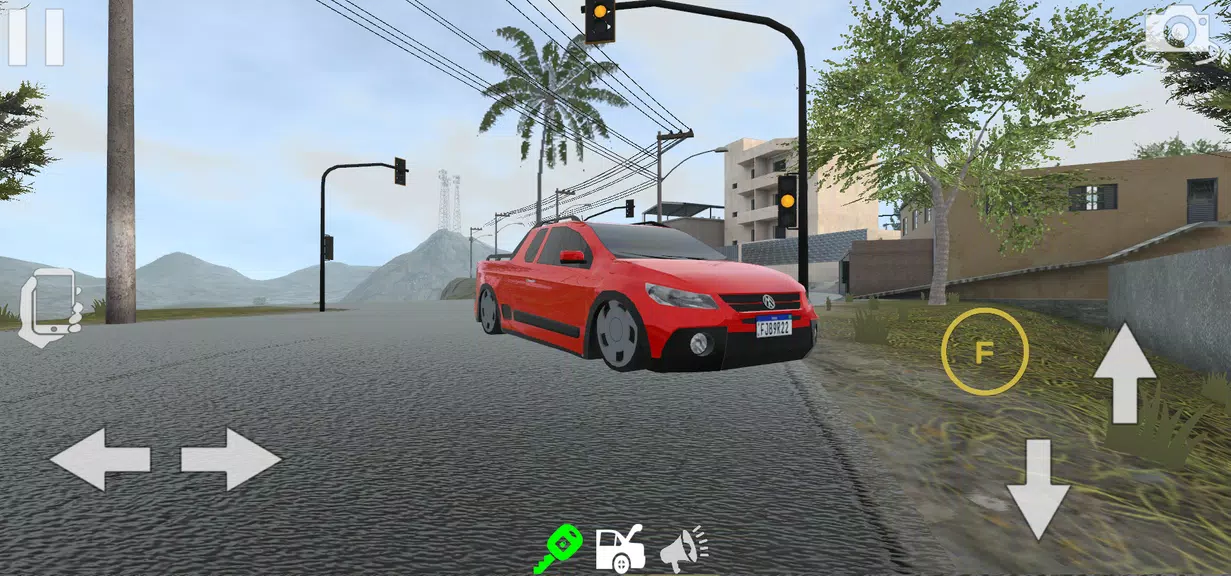Viewport: 1231px width, 576px height.
Task: Pause the game
Action: [36, 37]
